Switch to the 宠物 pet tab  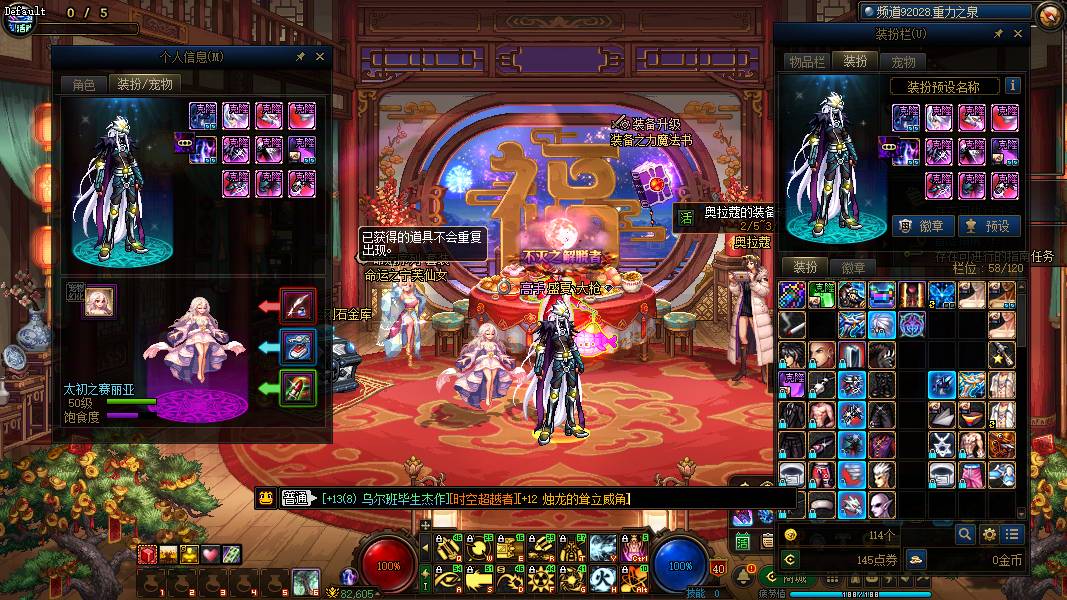(903, 62)
